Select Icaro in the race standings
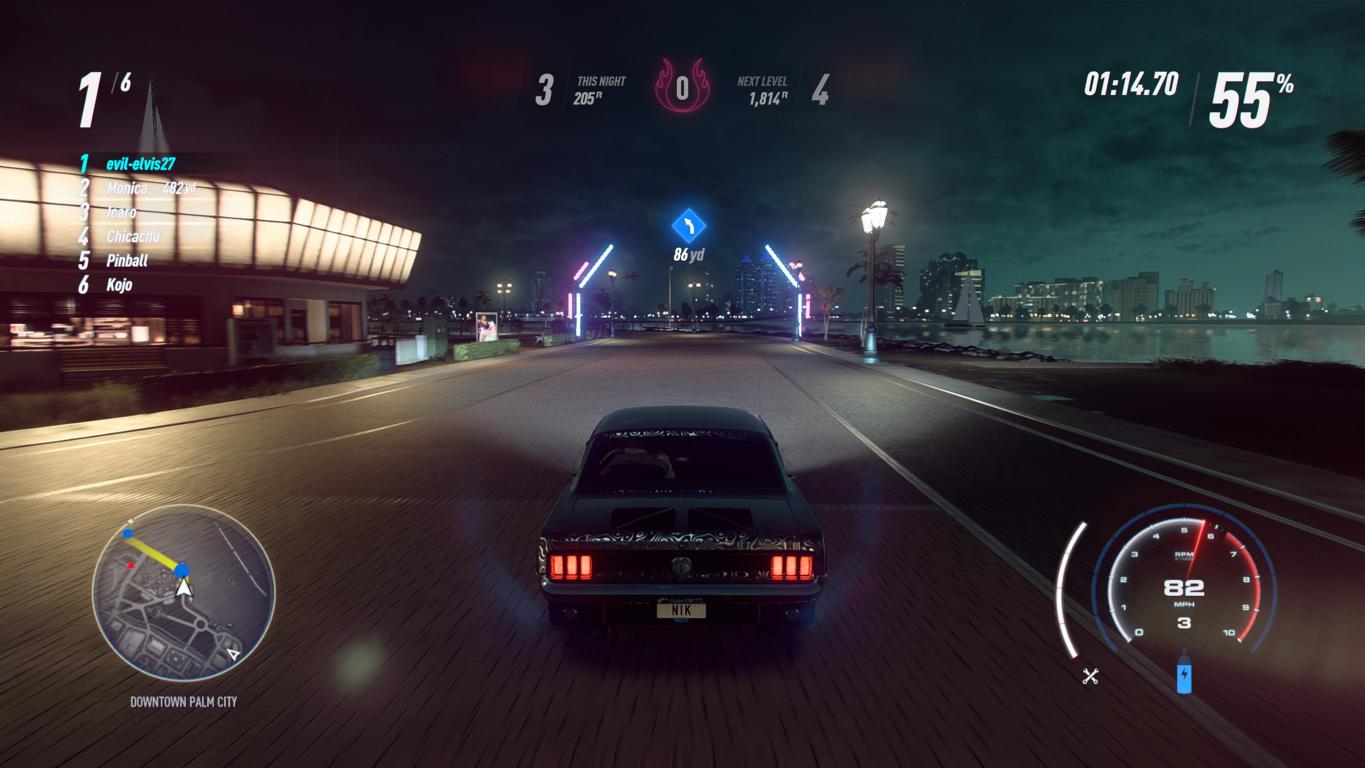Viewport: 1365px width, 768px height. [121, 212]
